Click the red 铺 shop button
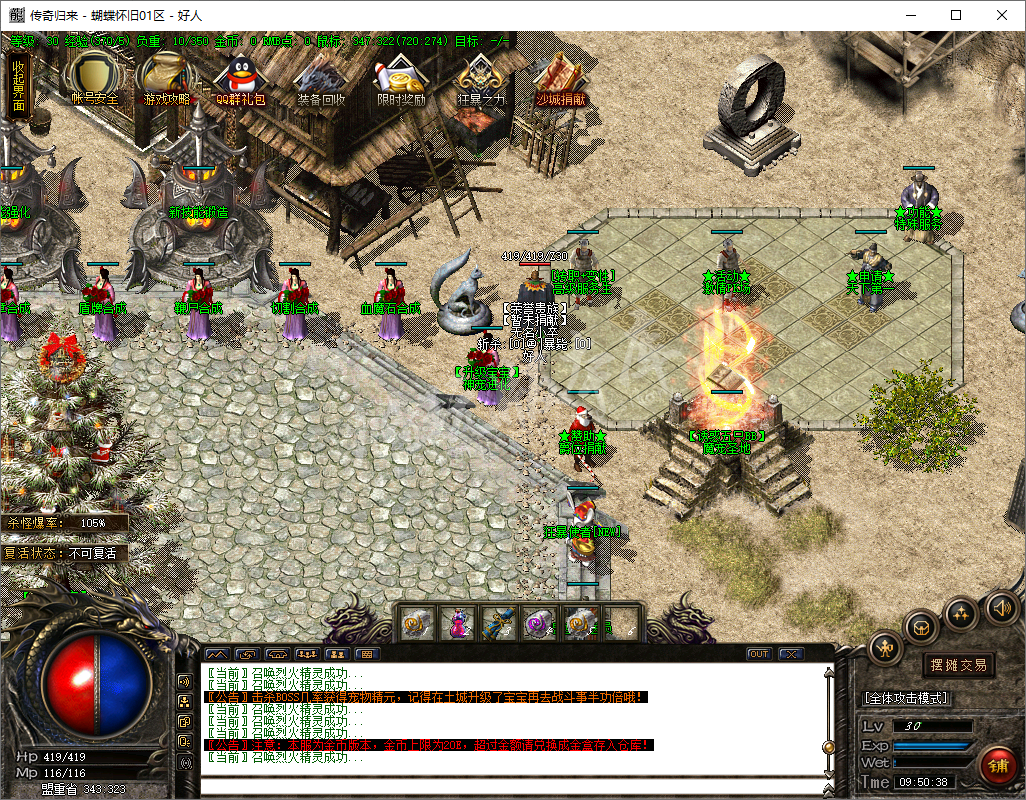1026x800 pixels. (x=996, y=765)
